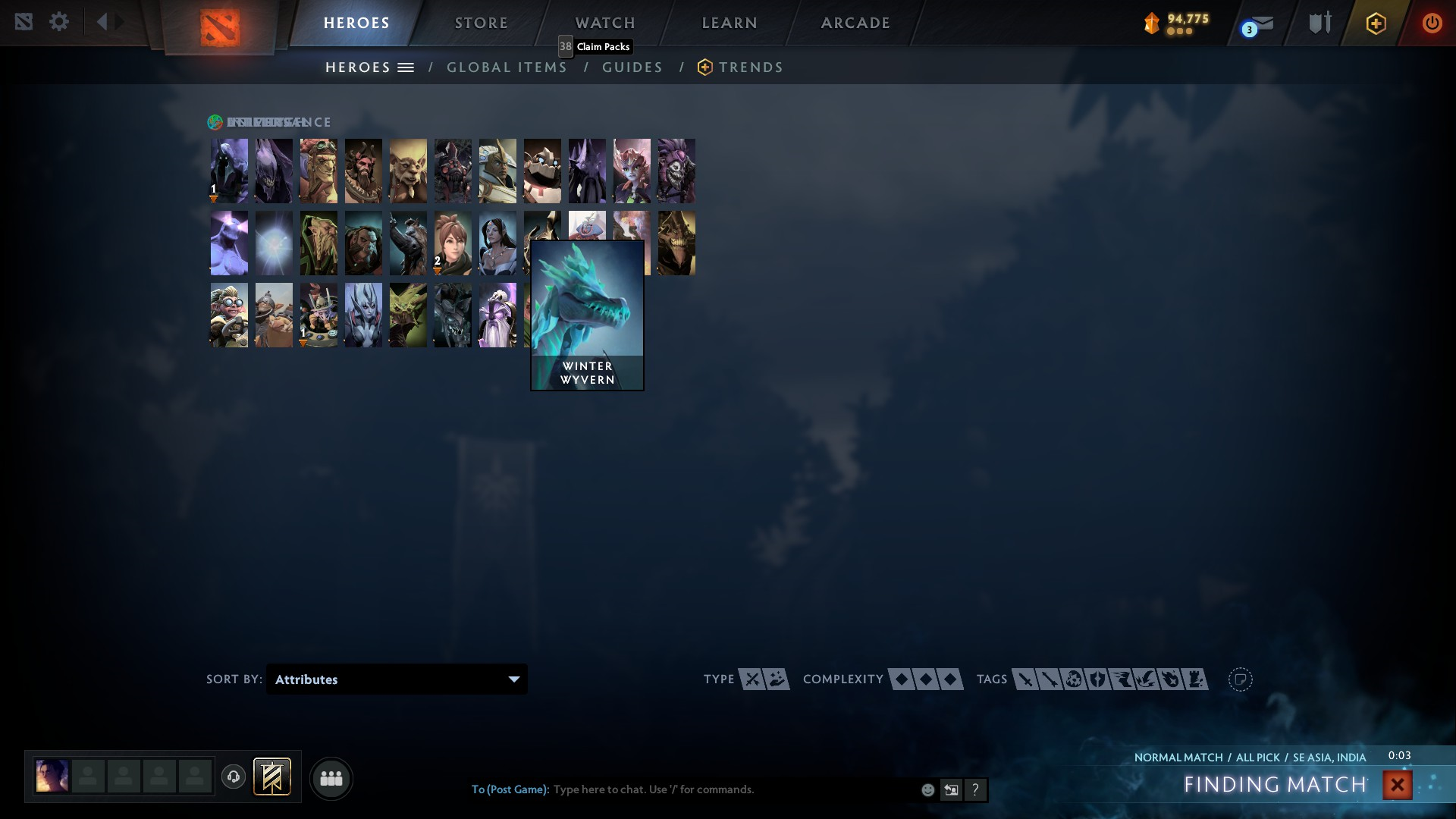Click the emoticon icon in the chat bar
The image size is (1456, 819).
tap(927, 789)
